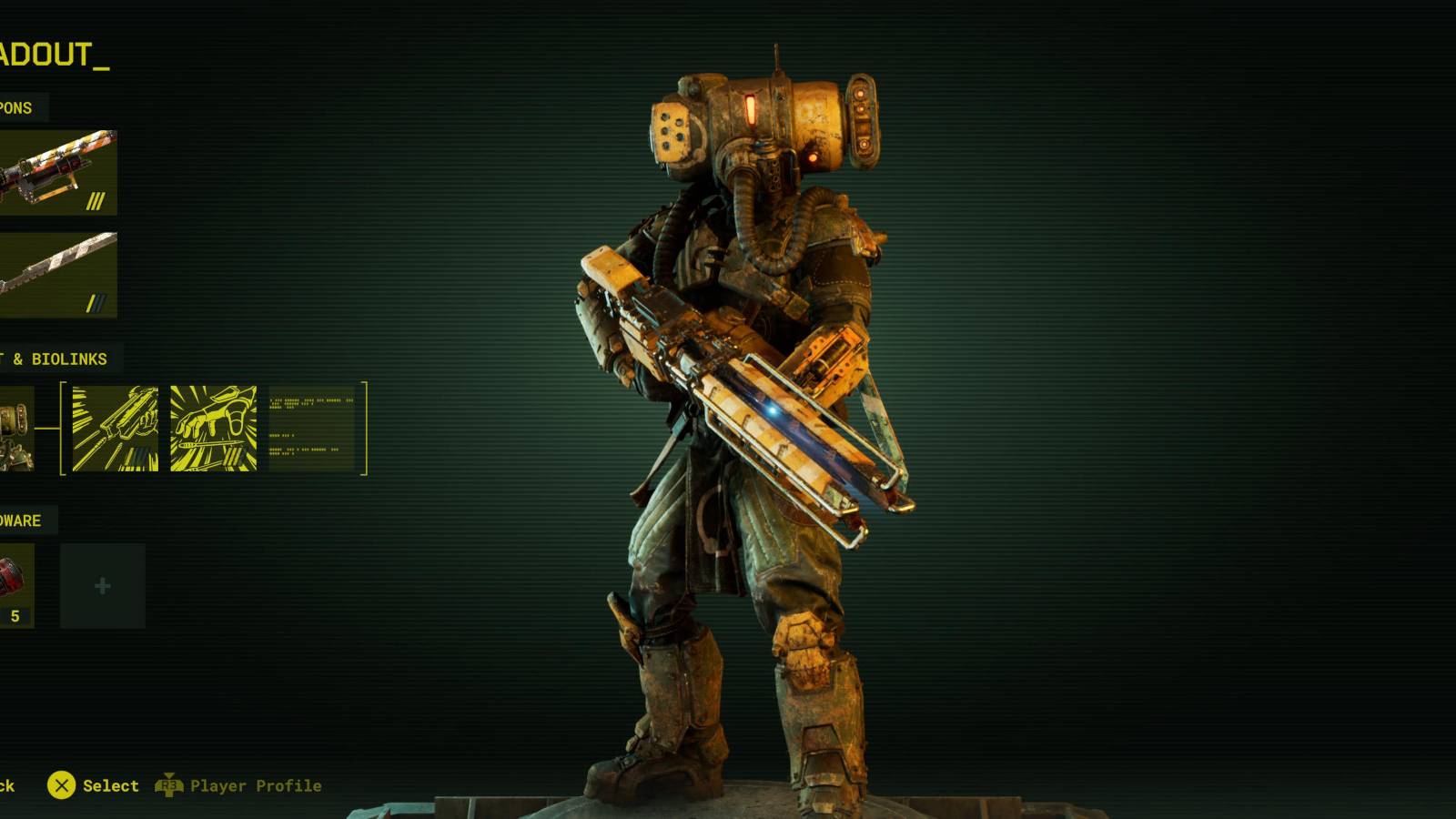Click the biolink description text panel
Screen dimensions: 1456x819
click(x=314, y=428)
